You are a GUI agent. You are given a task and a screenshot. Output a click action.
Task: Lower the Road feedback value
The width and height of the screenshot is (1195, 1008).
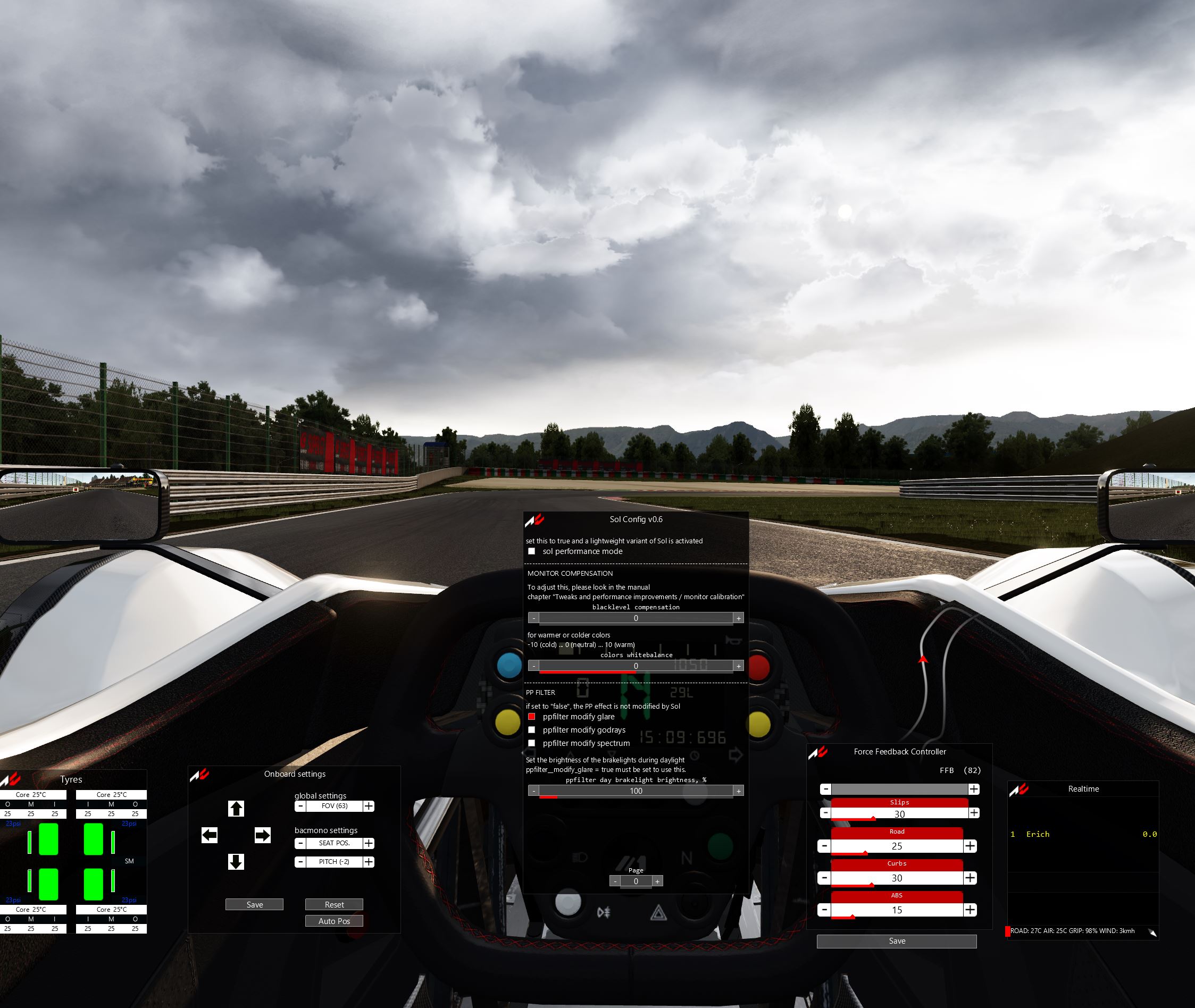click(x=824, y=846)
